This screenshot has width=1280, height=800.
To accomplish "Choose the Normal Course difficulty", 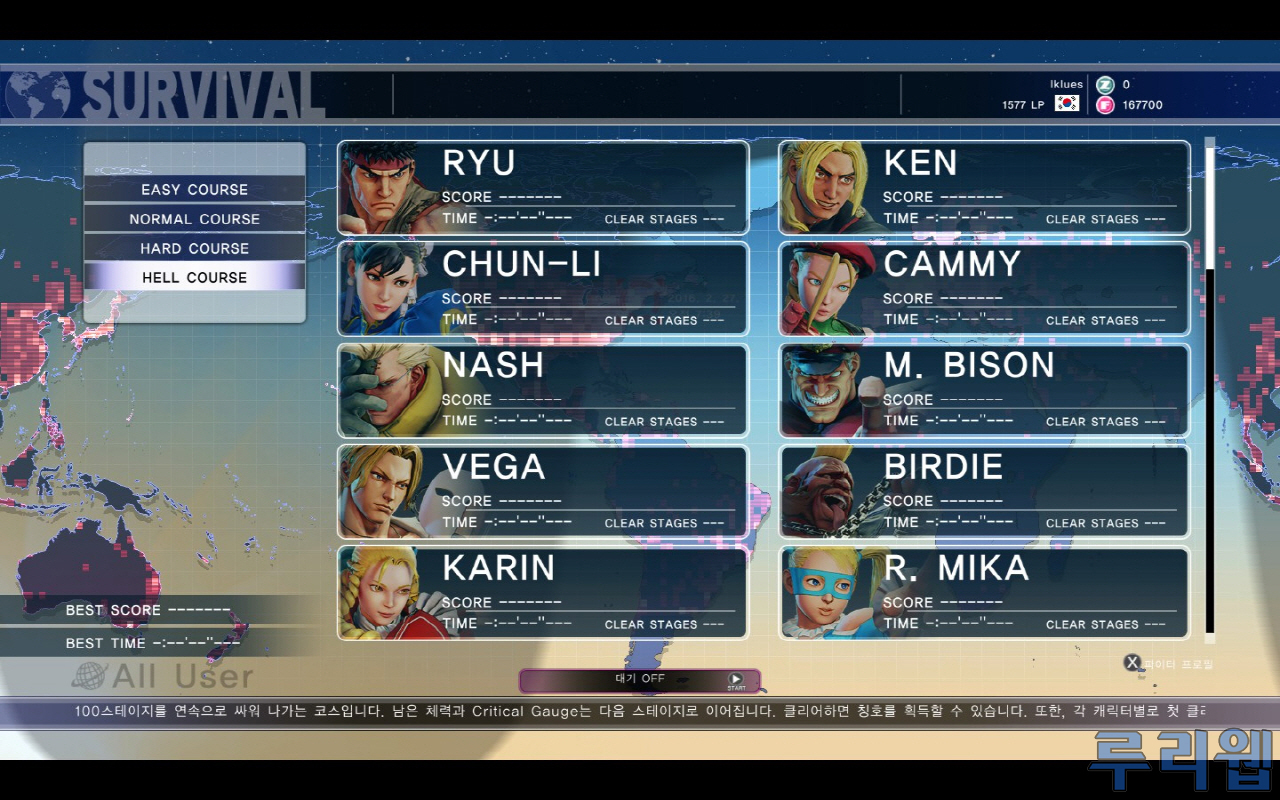I will (x=194, y=219).
